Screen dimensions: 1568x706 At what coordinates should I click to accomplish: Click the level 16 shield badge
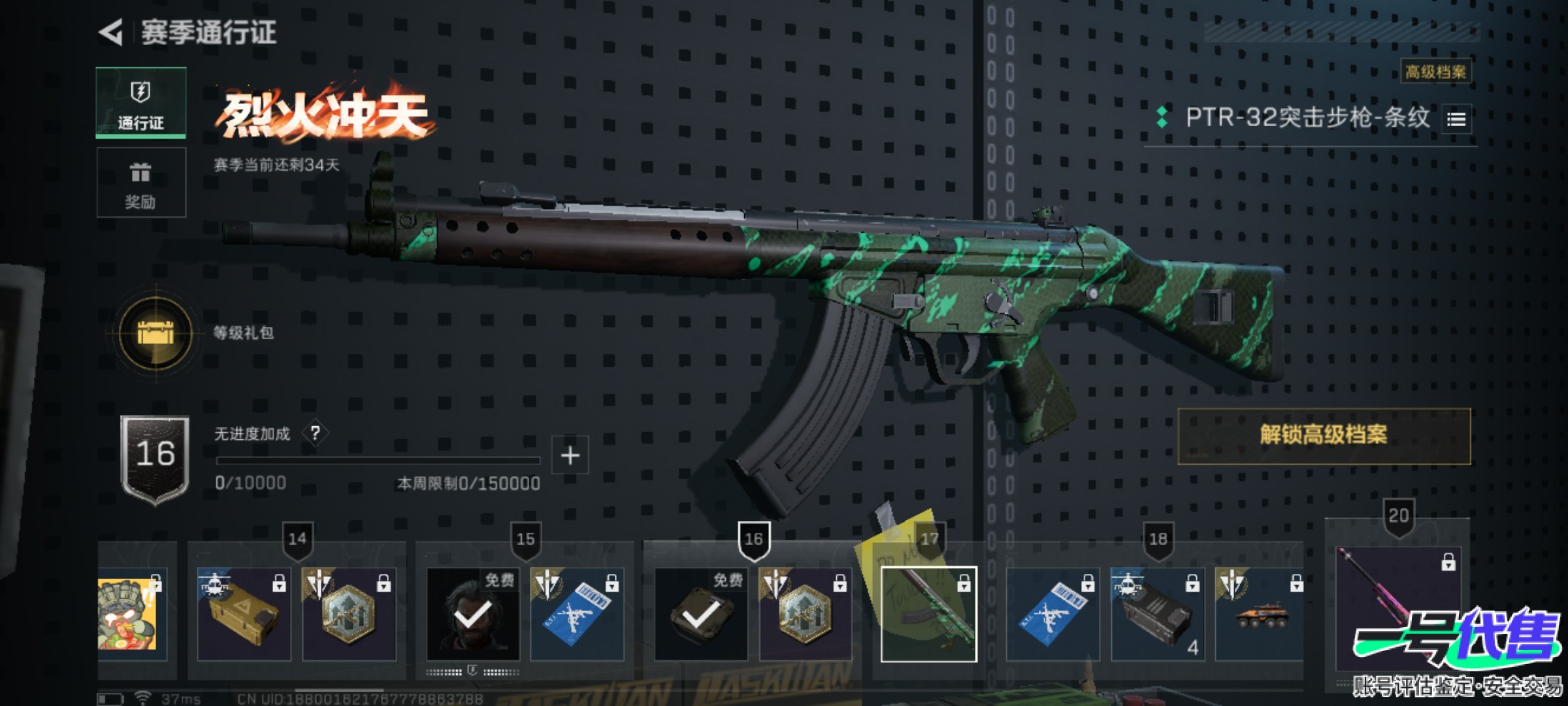click(155, 458)
